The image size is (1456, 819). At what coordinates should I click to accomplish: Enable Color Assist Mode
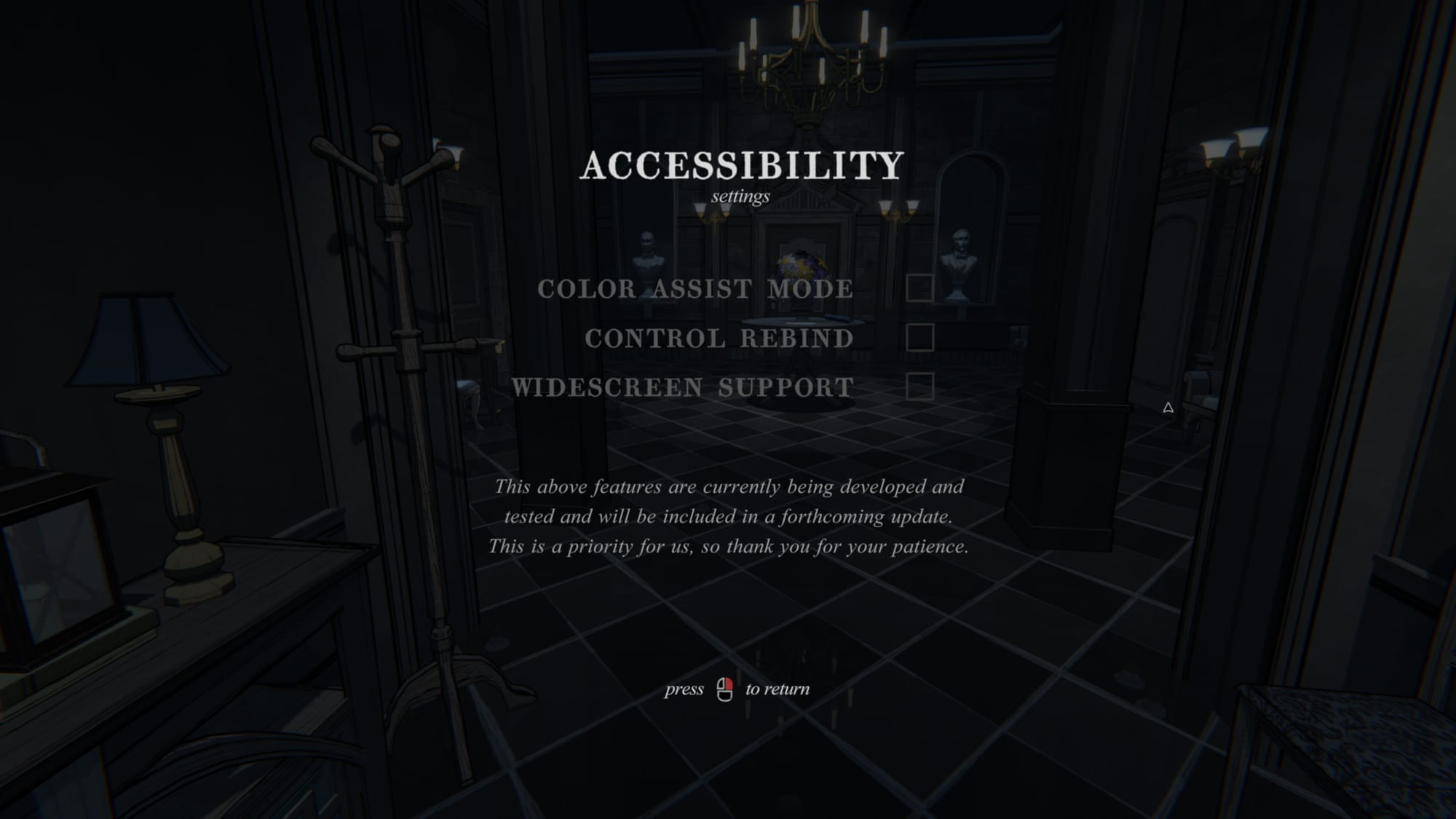pos(921,289)
